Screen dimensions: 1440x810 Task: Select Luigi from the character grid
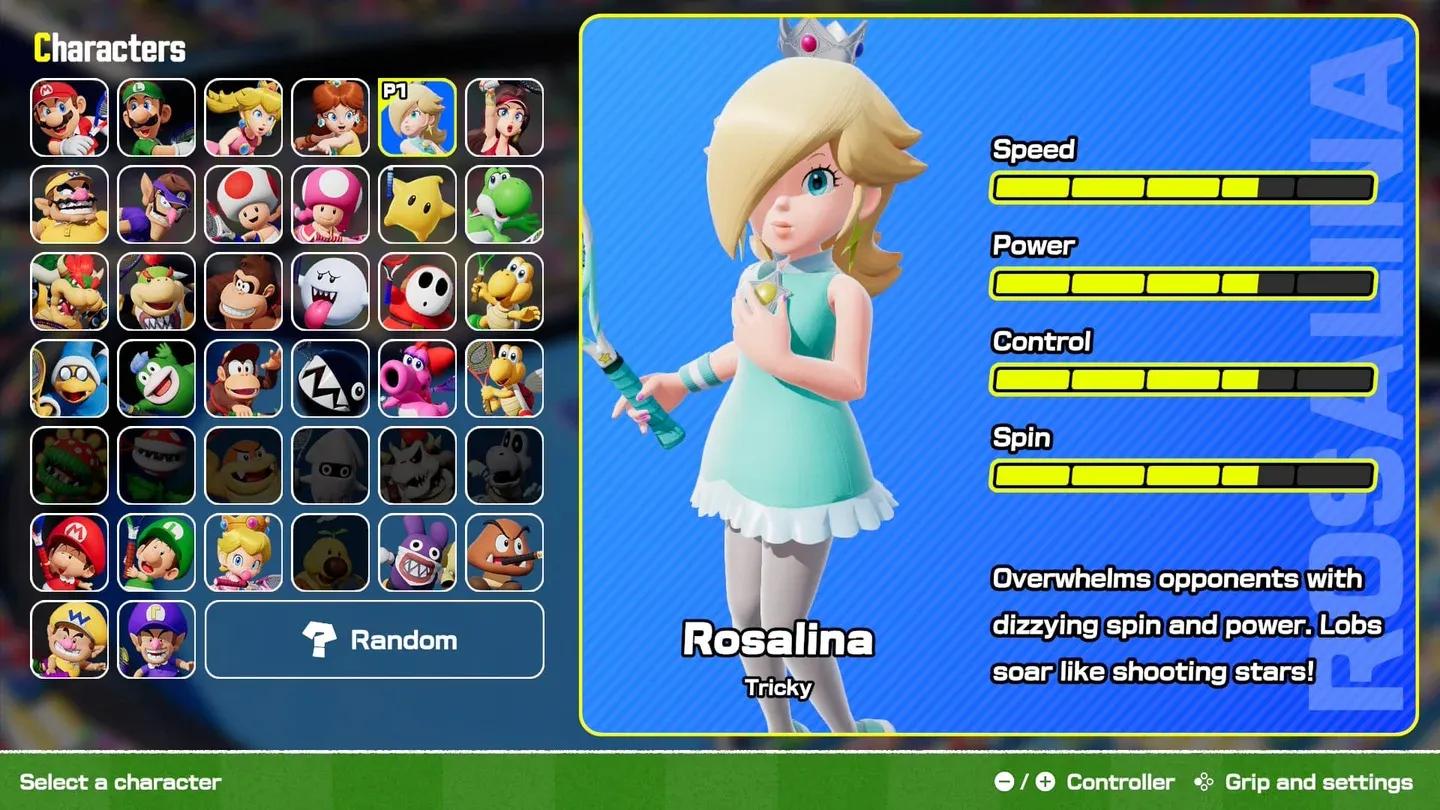pos(156,118)
